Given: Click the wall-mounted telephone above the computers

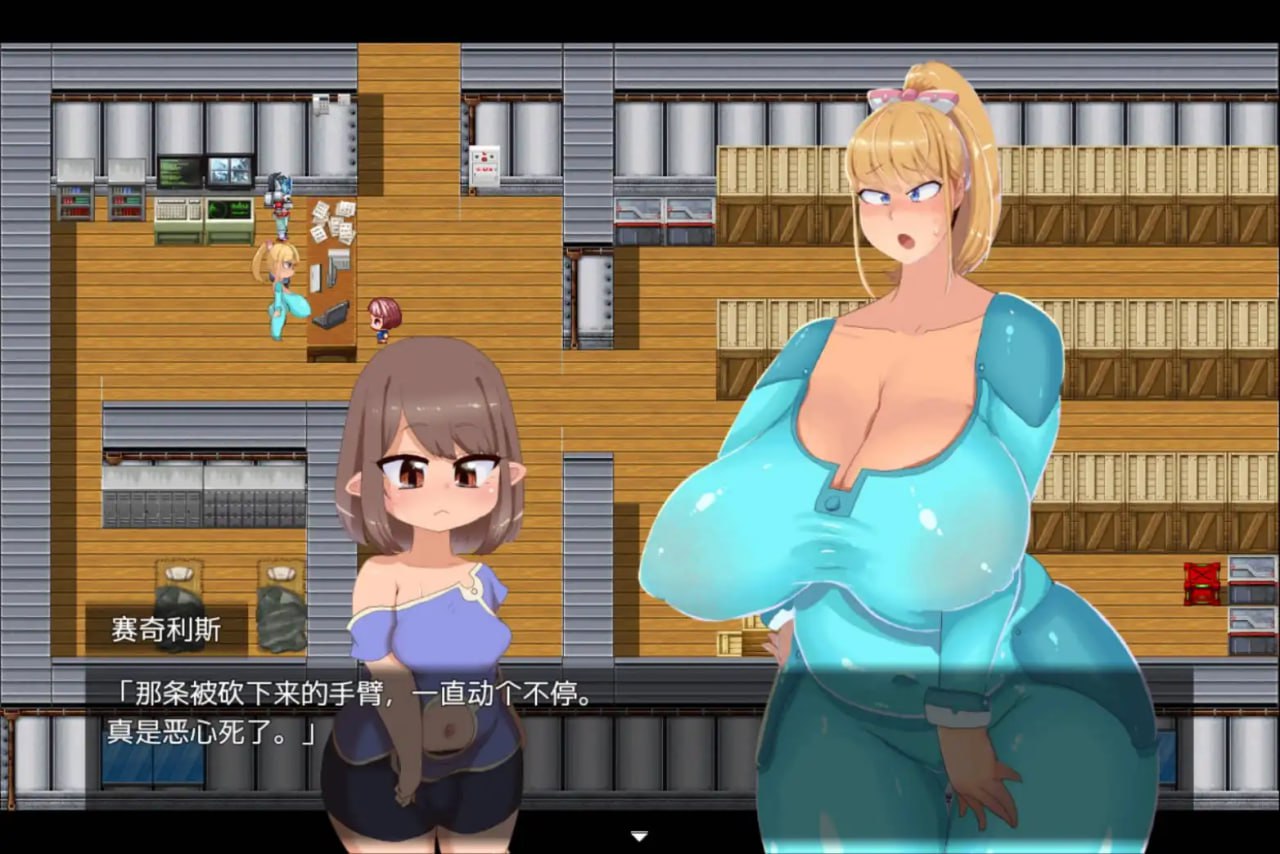Looking at the screenshot, I should point(322,103).
